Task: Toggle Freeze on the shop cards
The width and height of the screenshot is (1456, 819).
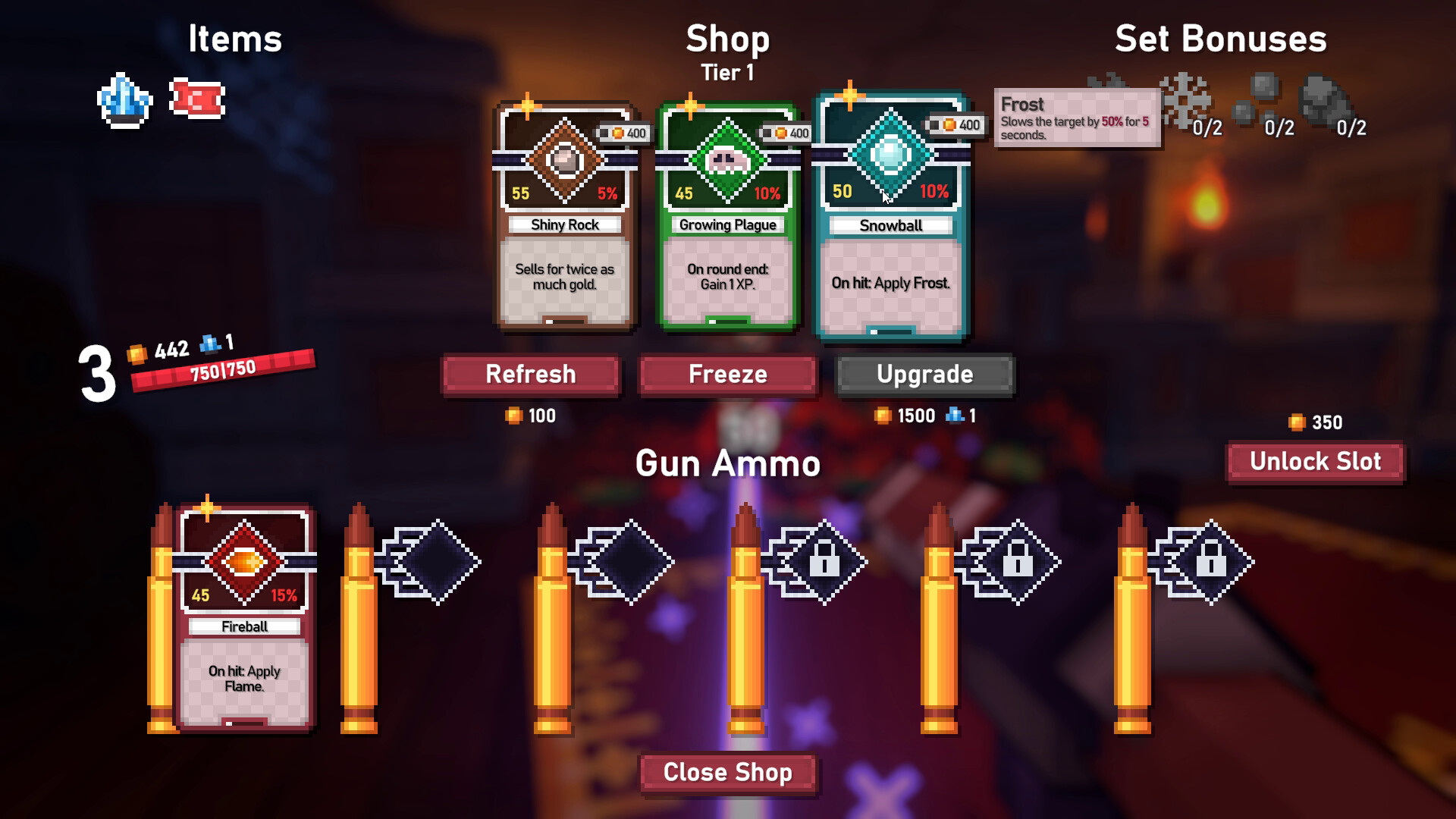Action: [727, 374]
